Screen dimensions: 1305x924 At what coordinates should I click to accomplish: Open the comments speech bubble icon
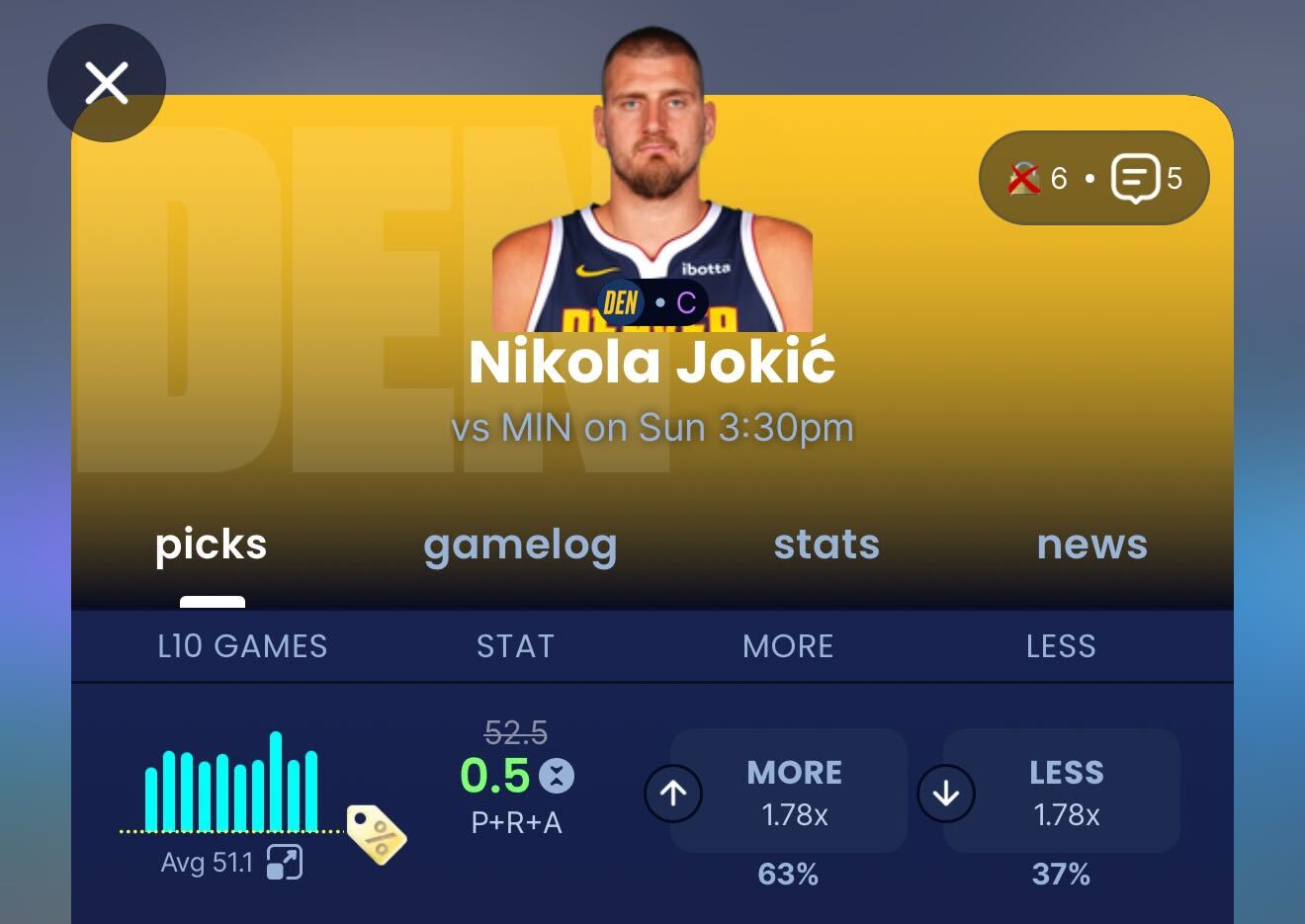pyautogui.click(x=1134, y=179)
